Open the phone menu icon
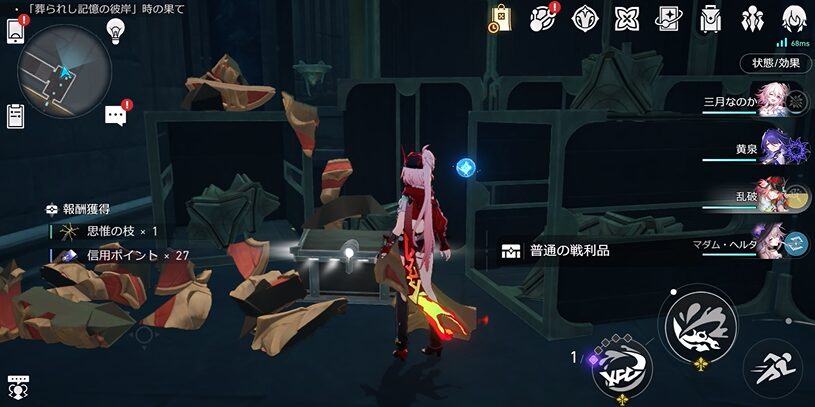 coord(16,31)
